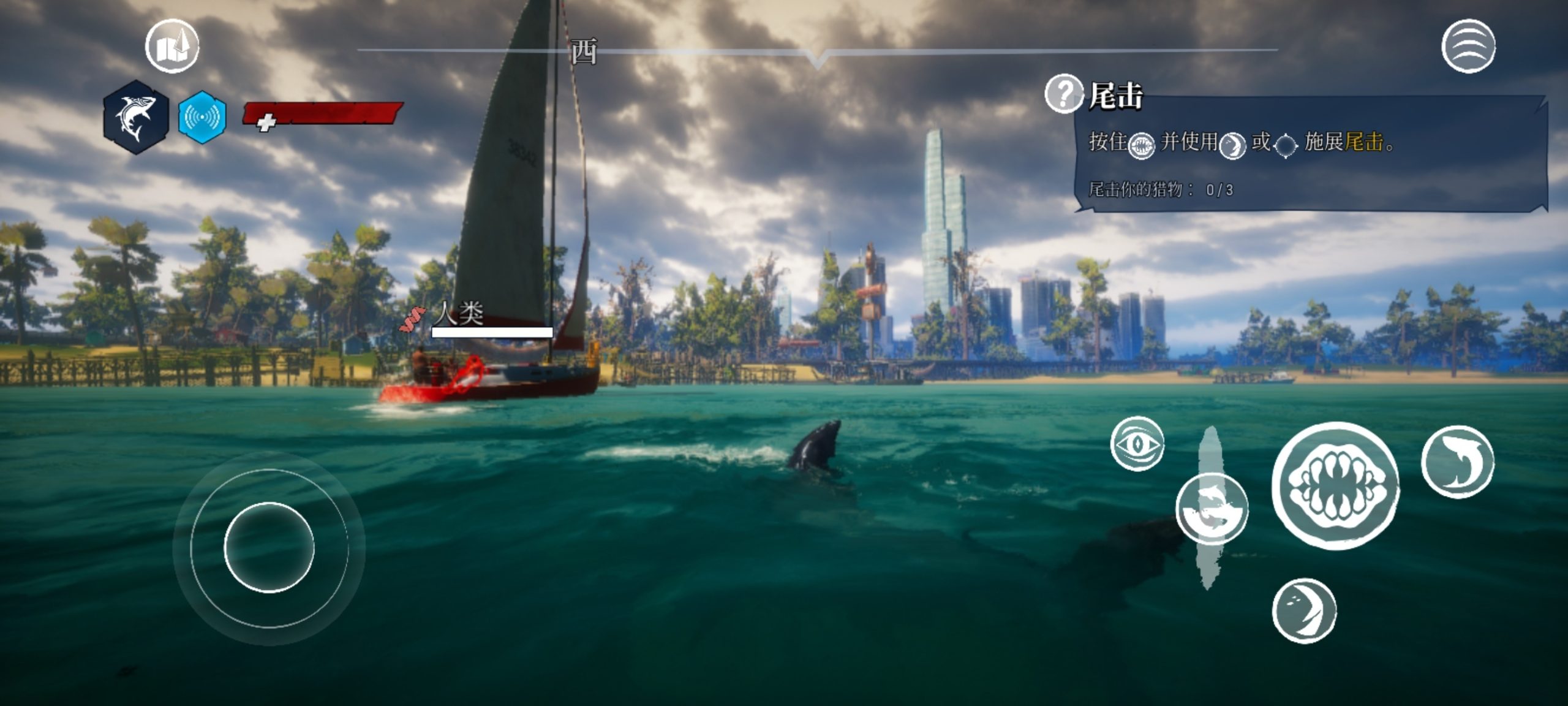The image size is (1568, 706).
Task: Touch the virtual movement joystick
Action: pos(269,547)
